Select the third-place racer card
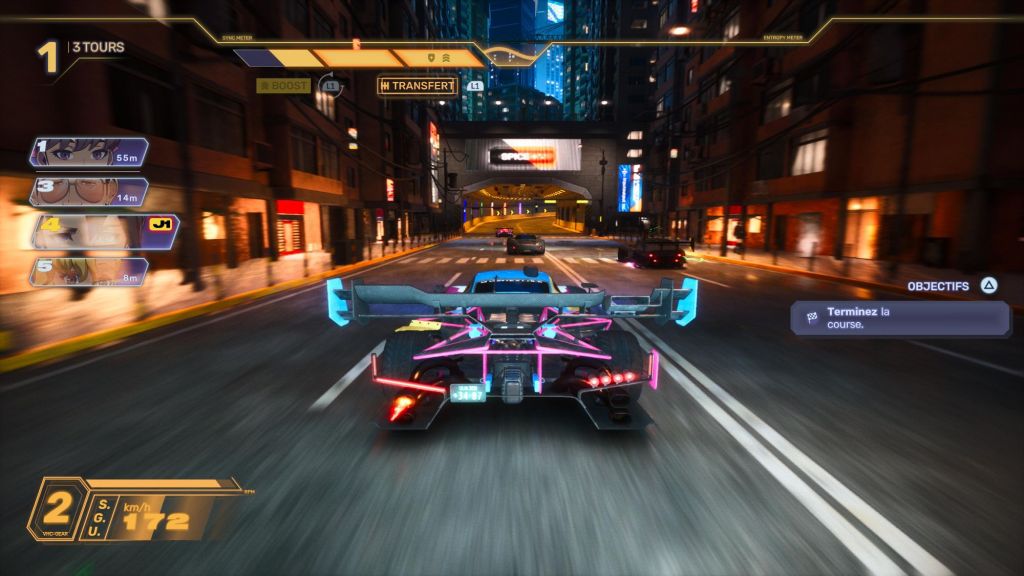 (89, 192)
